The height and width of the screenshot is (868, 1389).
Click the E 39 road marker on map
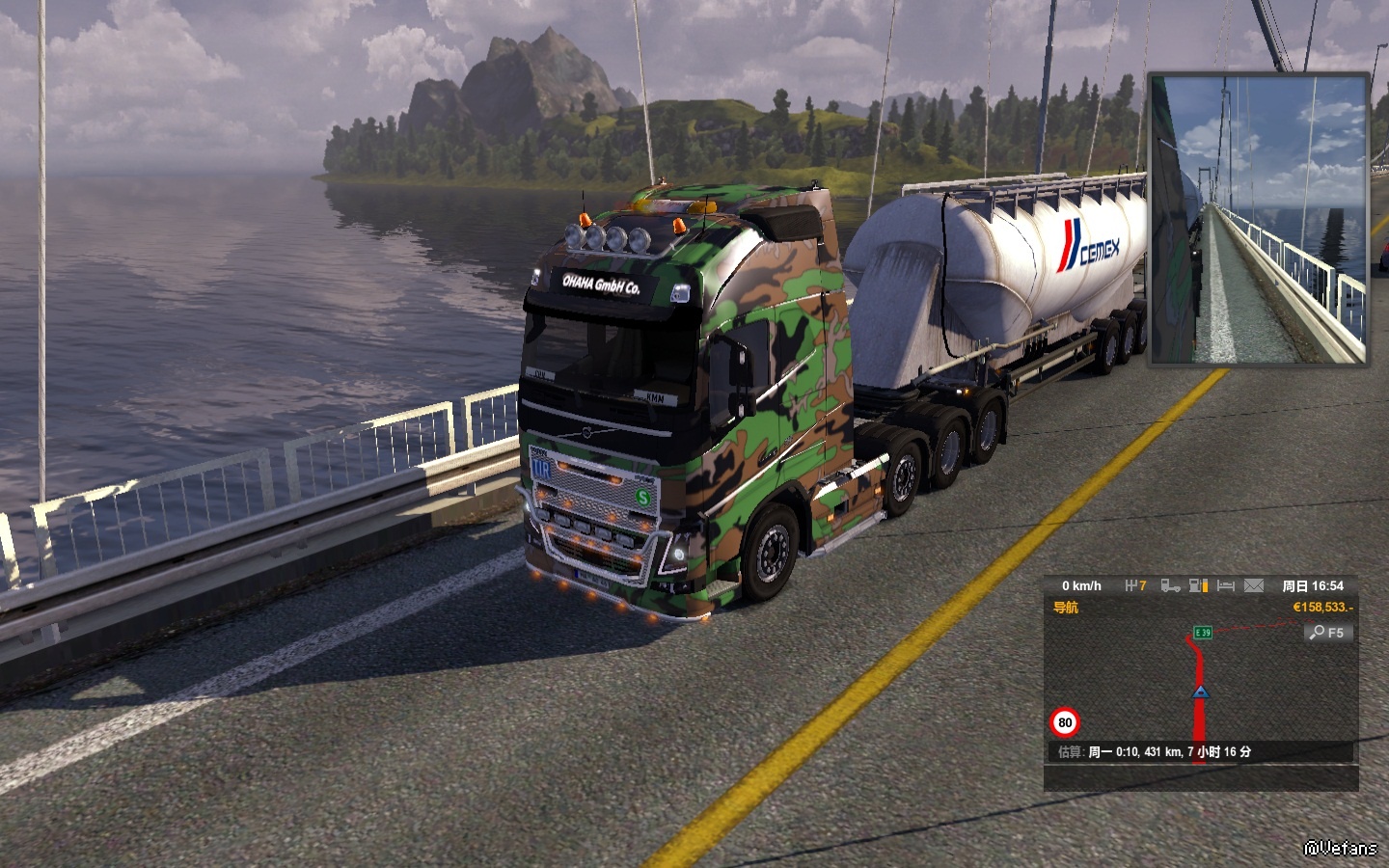point(1203,633)
